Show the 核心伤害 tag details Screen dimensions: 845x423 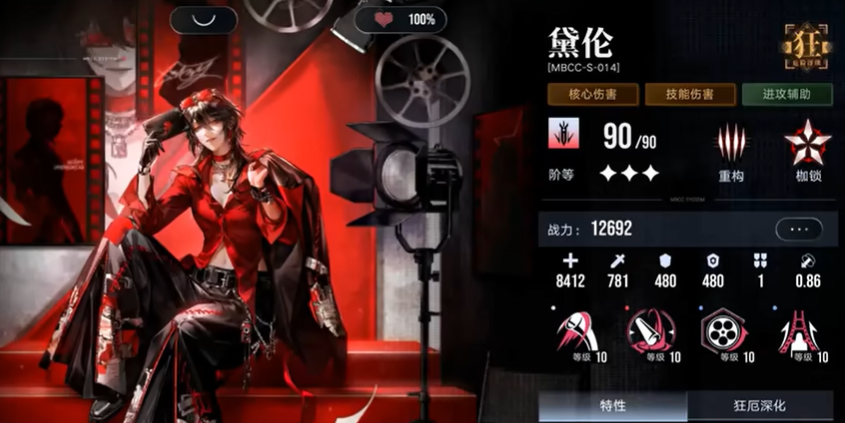pos(592,95)
